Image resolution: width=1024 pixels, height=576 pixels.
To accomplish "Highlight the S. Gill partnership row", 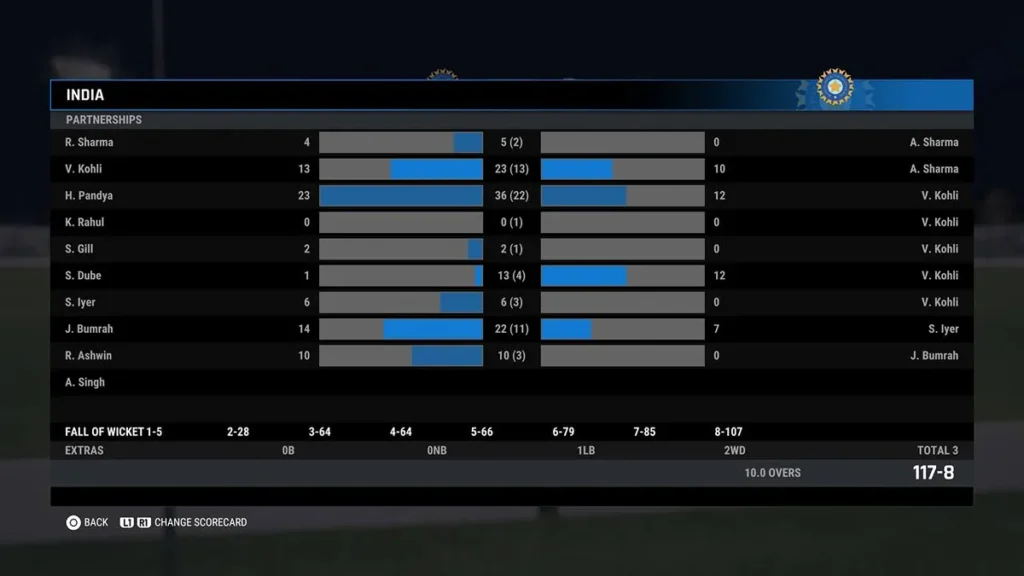I will pyautogui.click(x=511, y=249).
